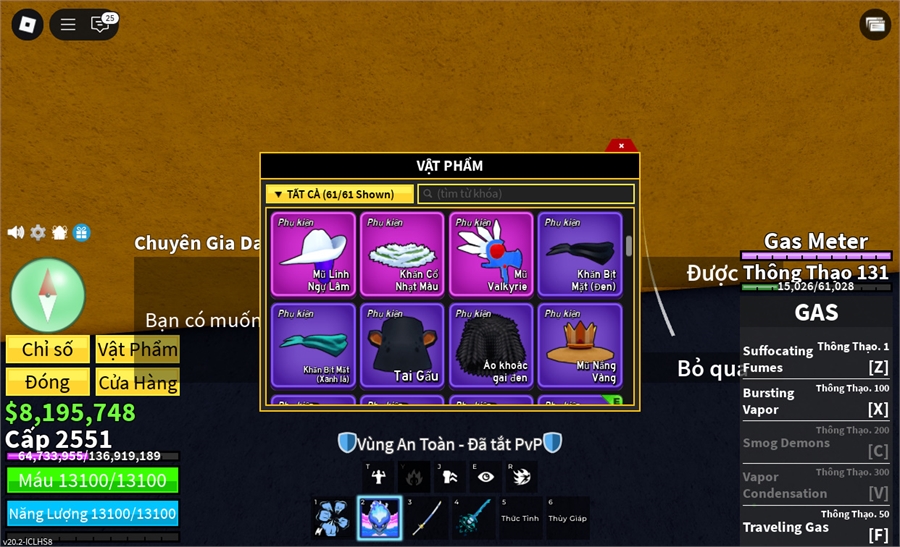Open the TẤT CẢ filter dropdown
This screenshot has height=547, width=900.
(x=339, y=194)
